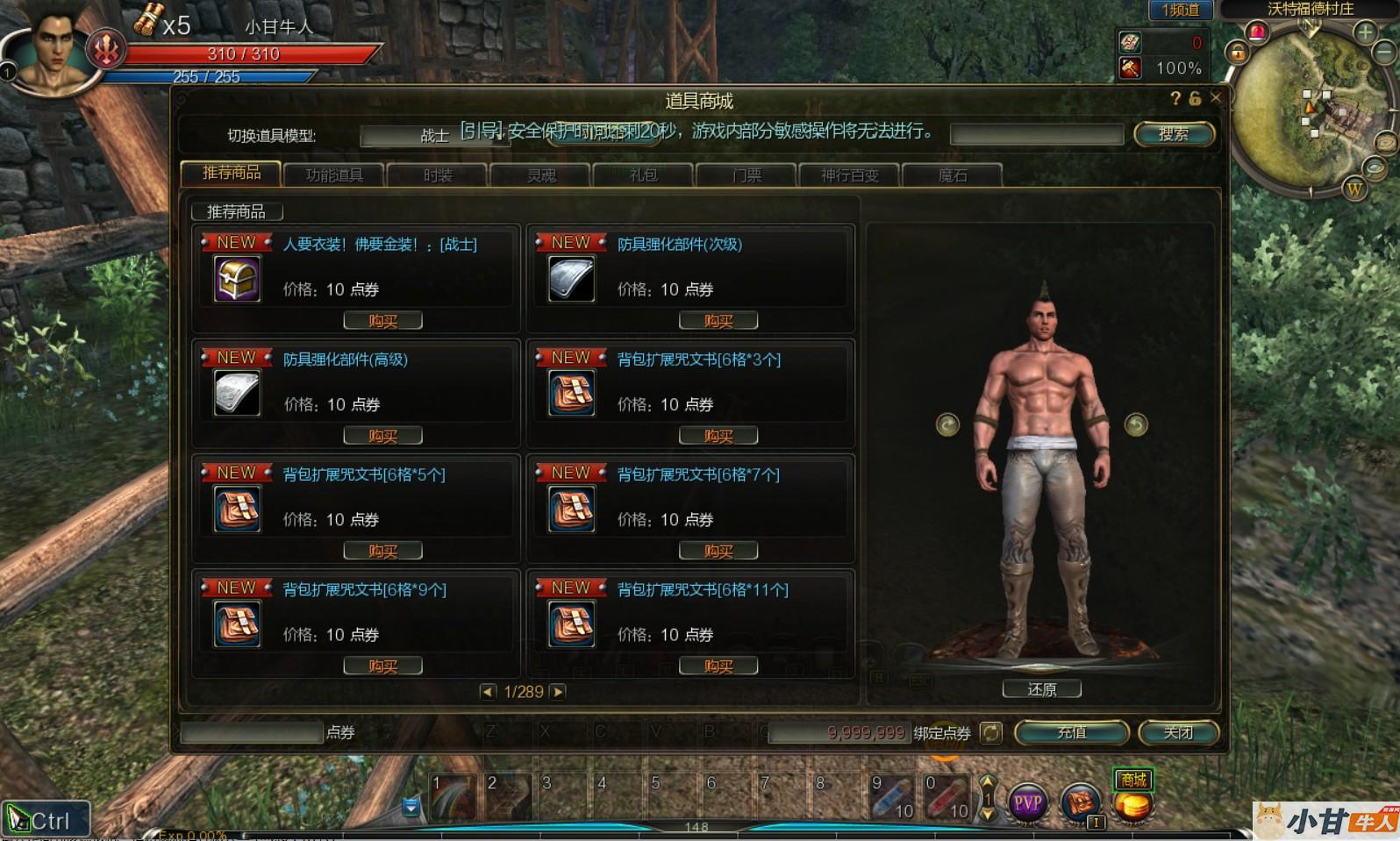Open the 商城 gold coin icon
Screen dimensions: 1400x841
1132,803
